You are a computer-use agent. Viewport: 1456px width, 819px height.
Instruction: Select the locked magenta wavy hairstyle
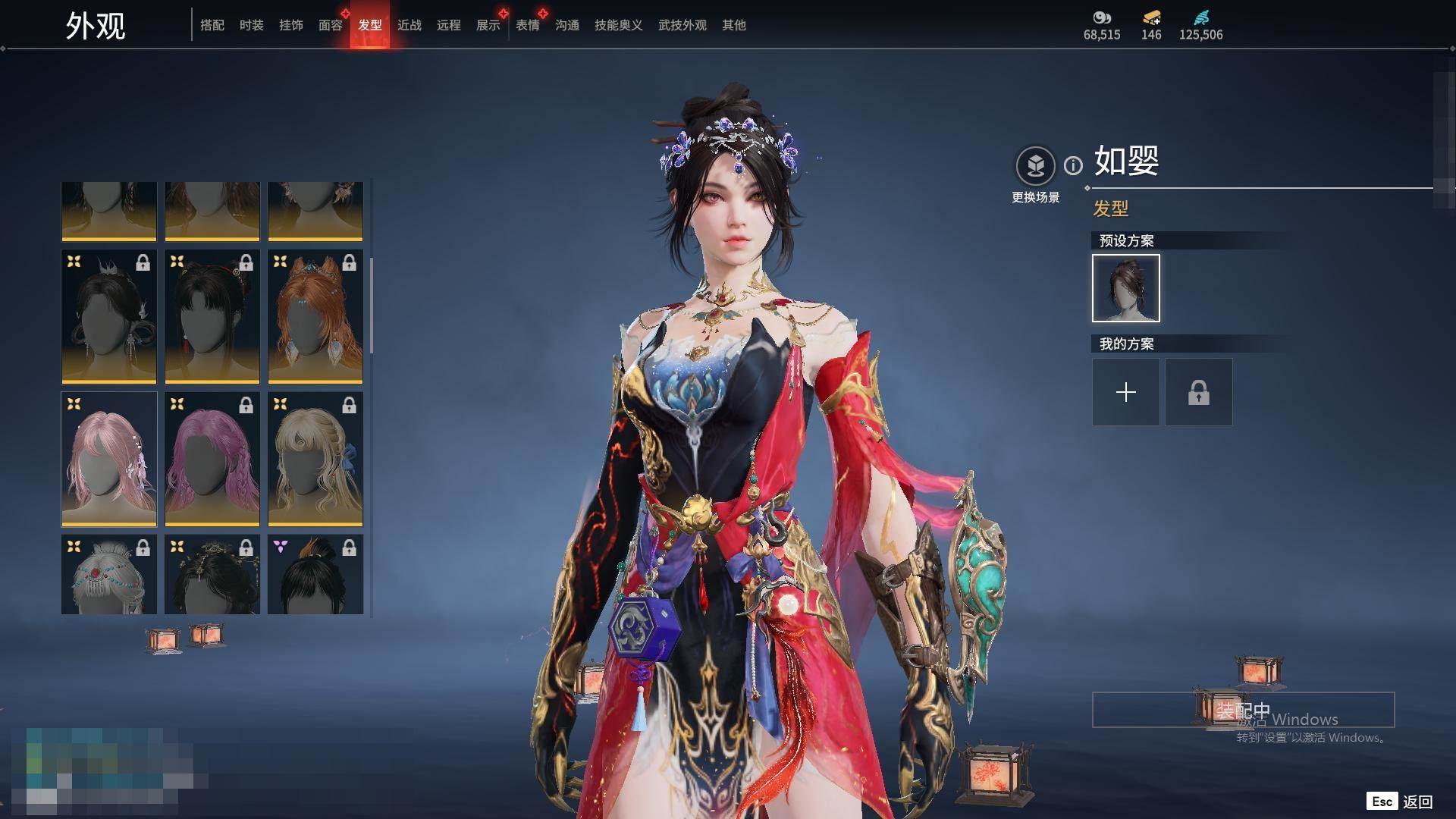click(x=212, y=459)
